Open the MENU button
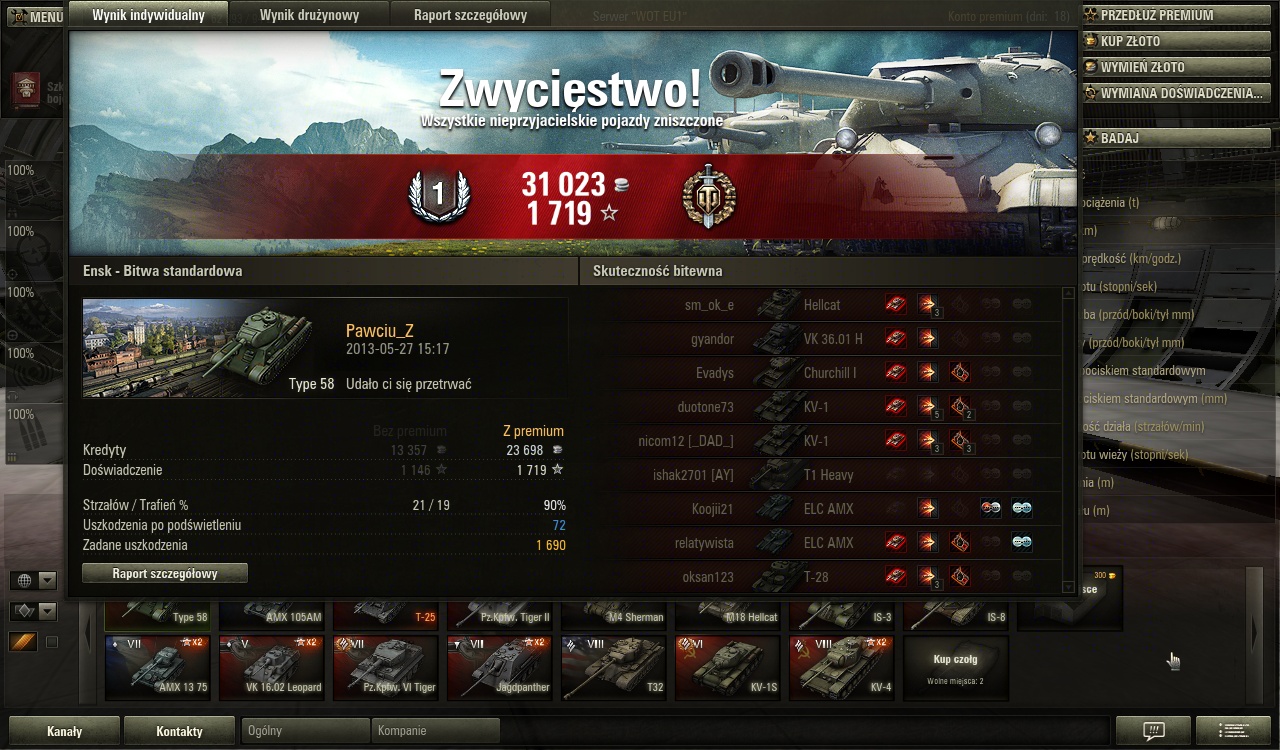The height and width of the screenshot is (750, 1280). tap(37, 17)
